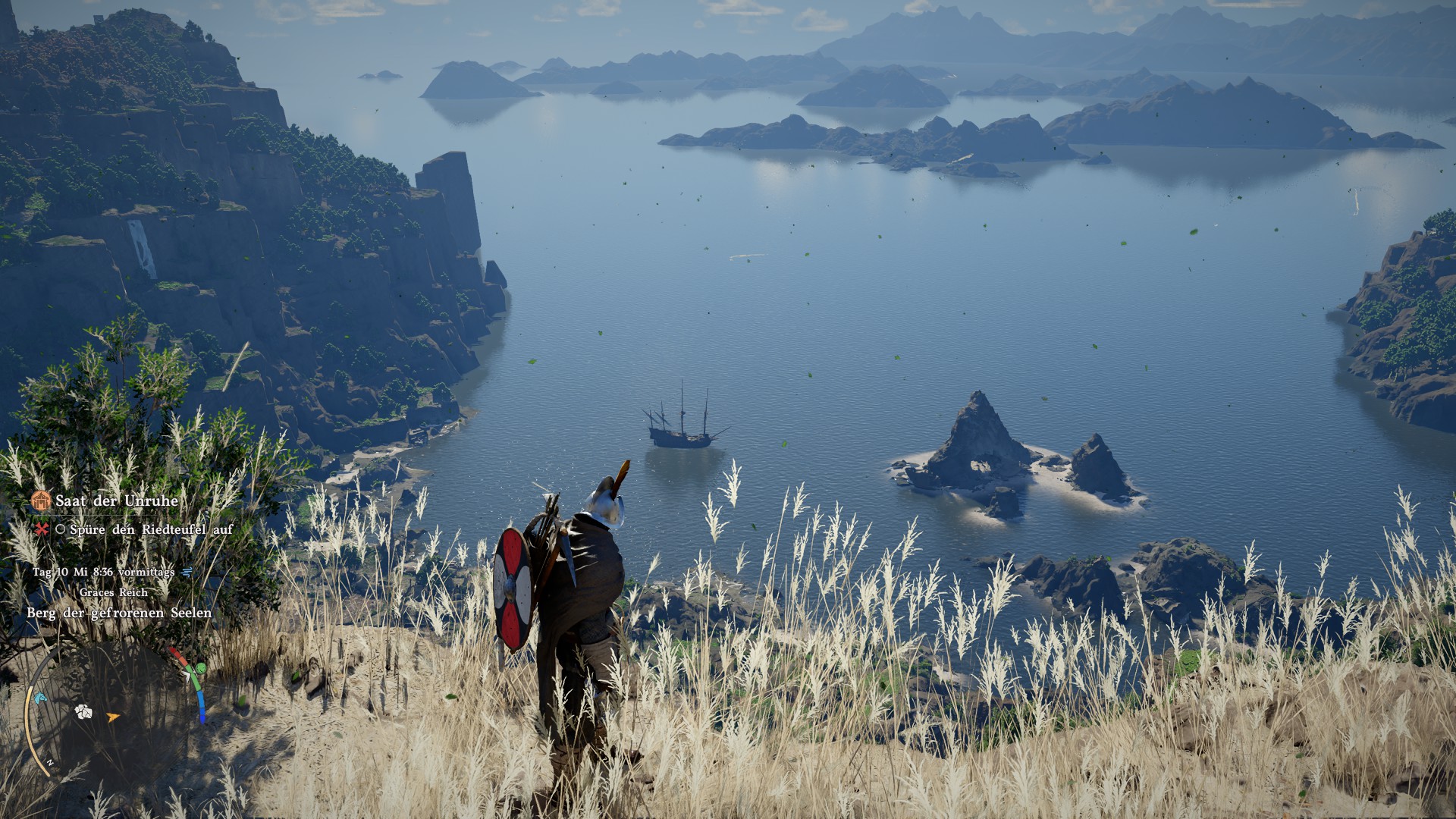This screenshot has height=819, width=1456.
Task: Open the Saat der Unruhe quest tracker
Action: click(117, 501)
